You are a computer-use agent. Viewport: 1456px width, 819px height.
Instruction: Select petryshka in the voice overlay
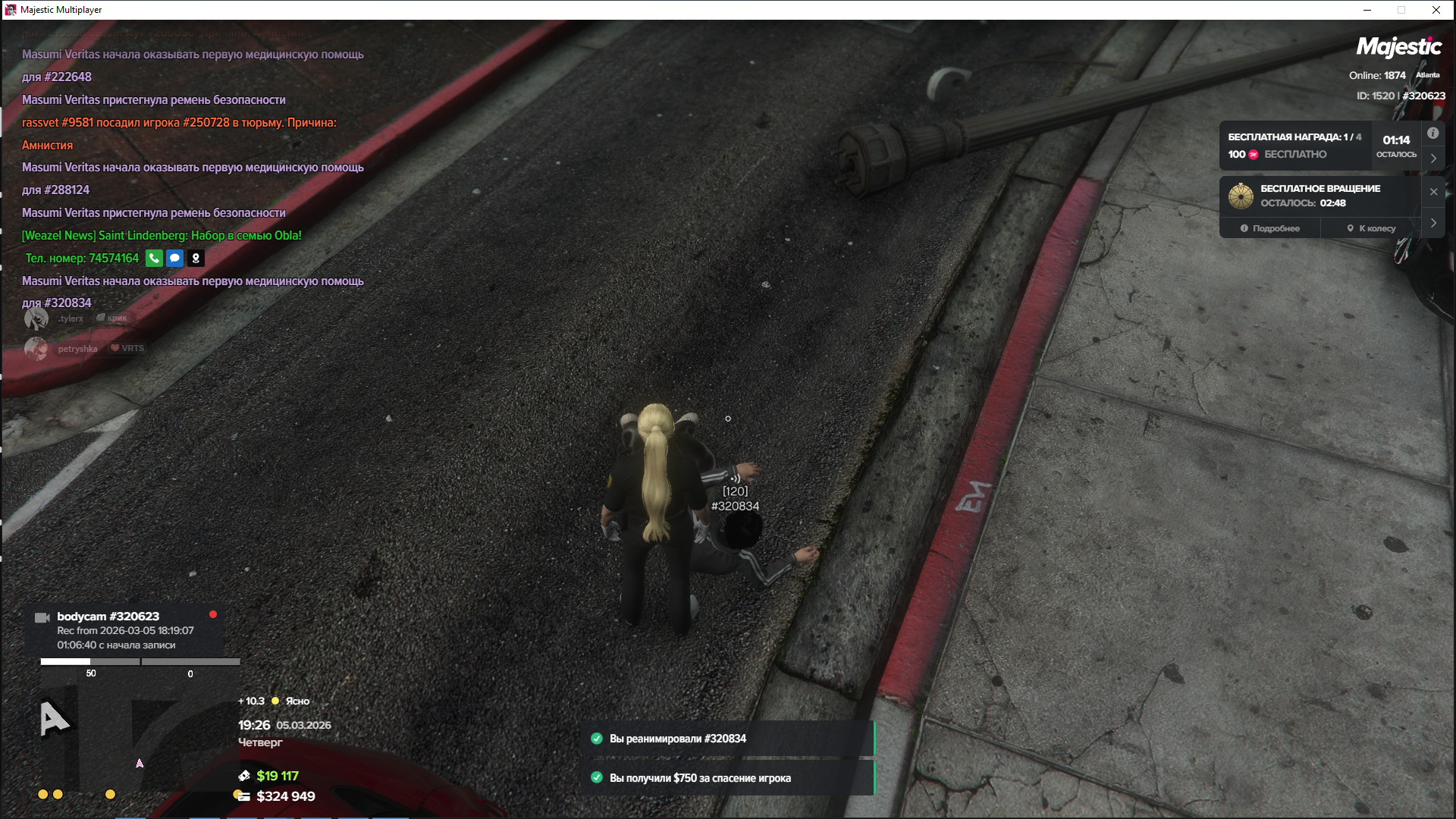(x=77, y=349)
